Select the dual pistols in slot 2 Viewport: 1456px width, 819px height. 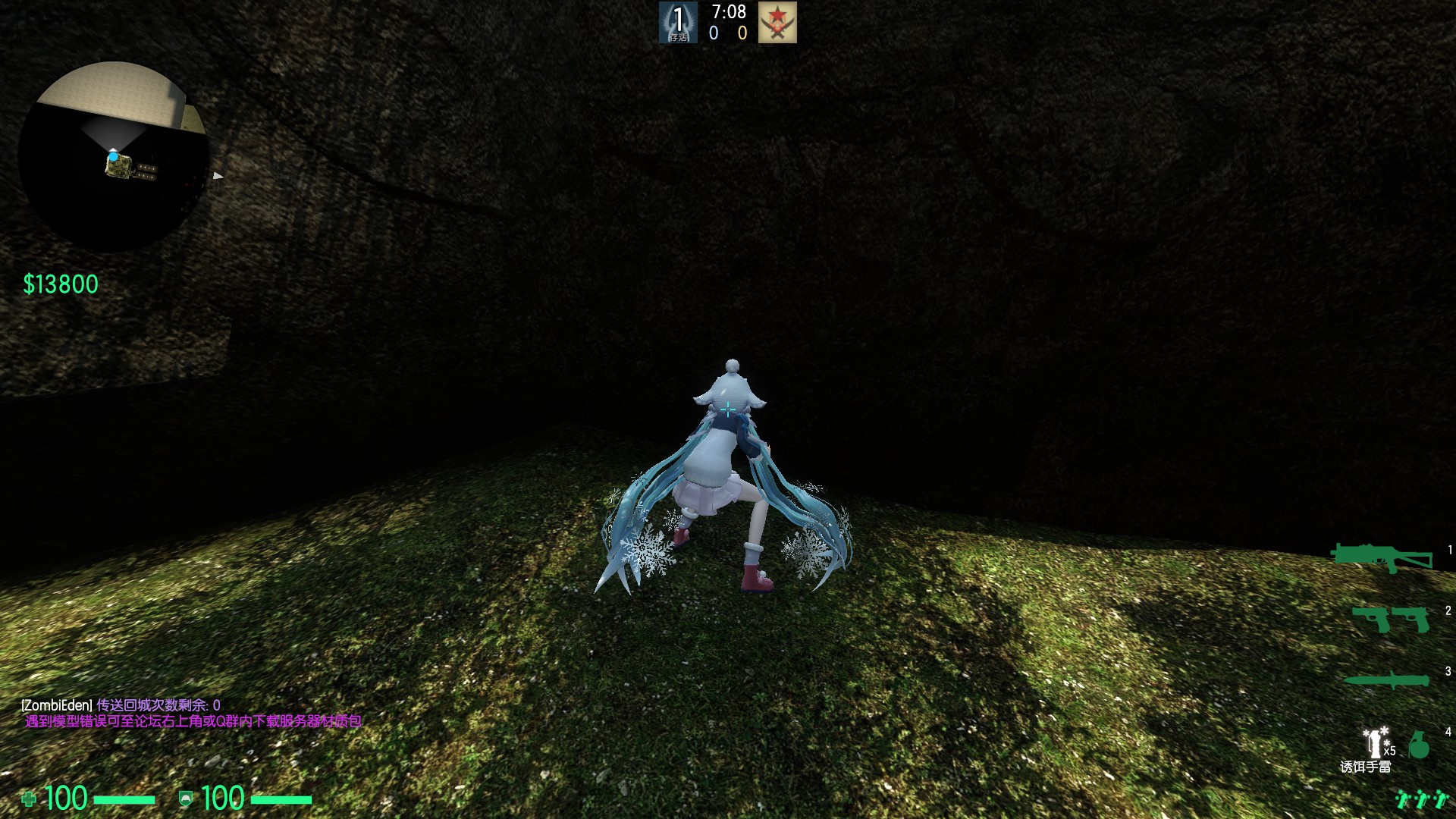point(1388,619)
